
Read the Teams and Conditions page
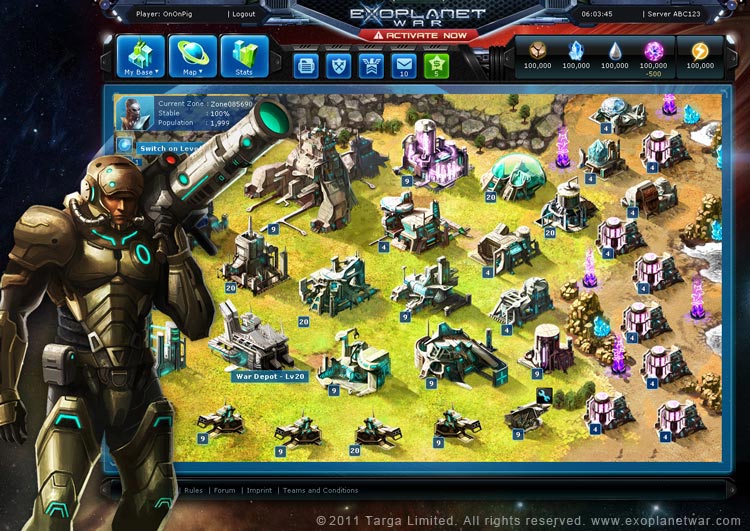pos(320,490)
